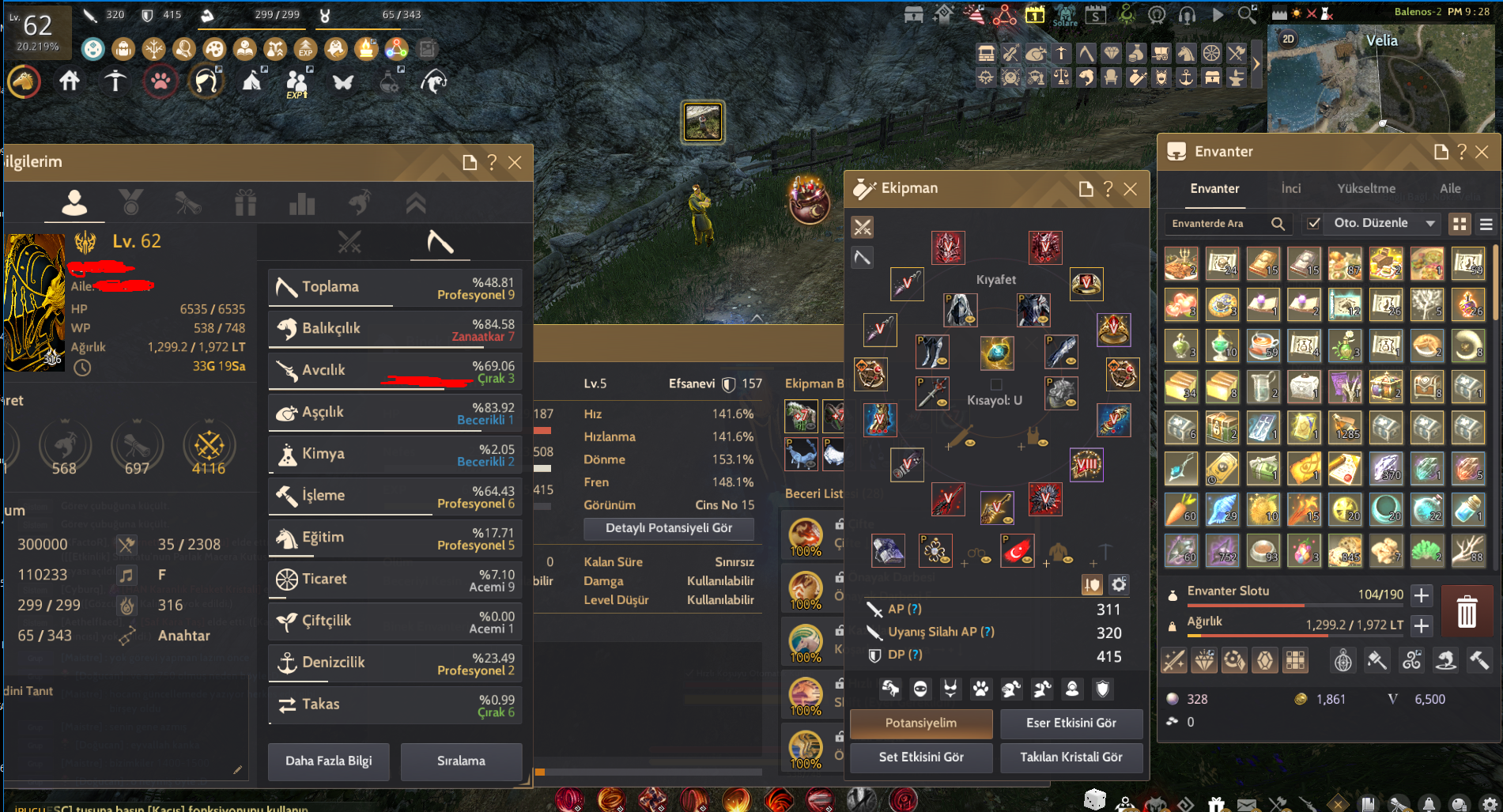Switch to the Yükseltme tab
The image size is (1503, 812).
pos(1365,188)
